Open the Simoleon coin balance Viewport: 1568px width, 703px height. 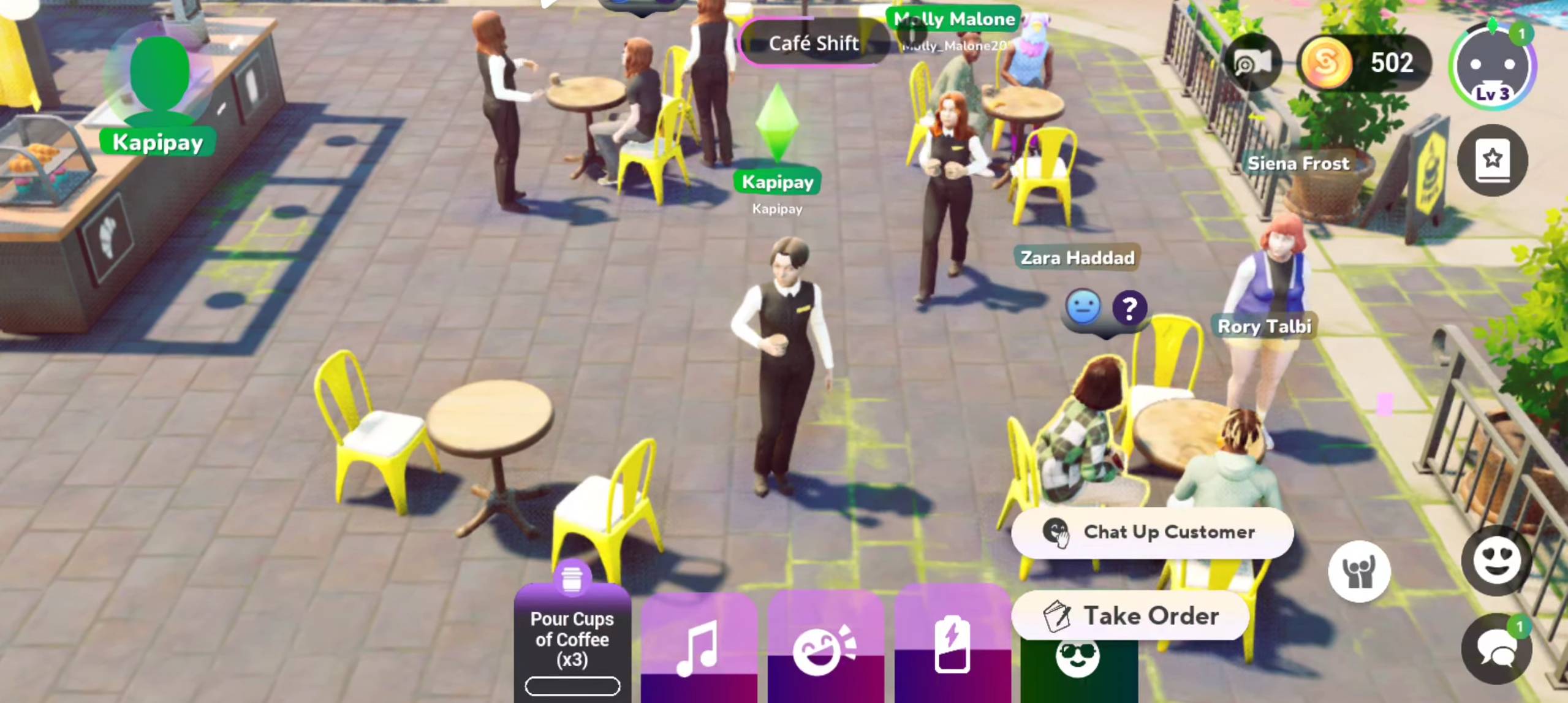[x=1363, y=63]
